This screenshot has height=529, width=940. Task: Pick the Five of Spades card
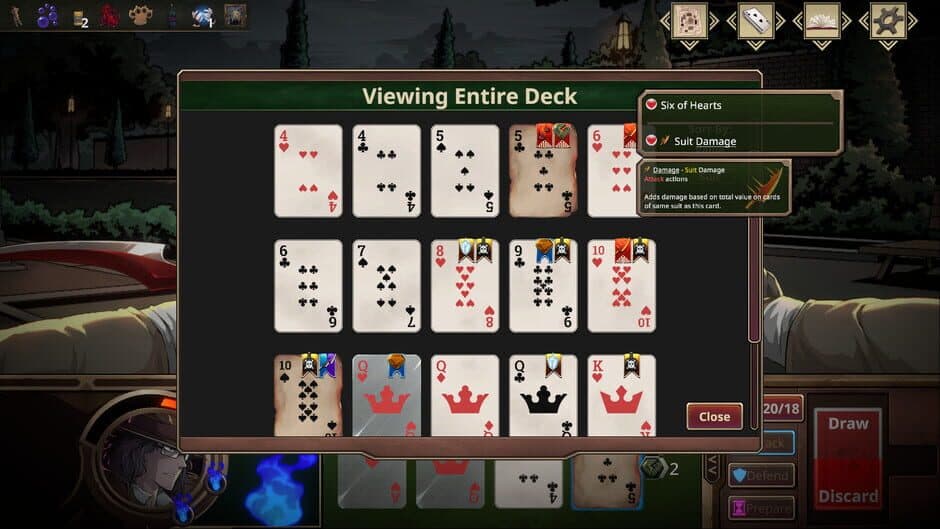[x=465, y=170]
